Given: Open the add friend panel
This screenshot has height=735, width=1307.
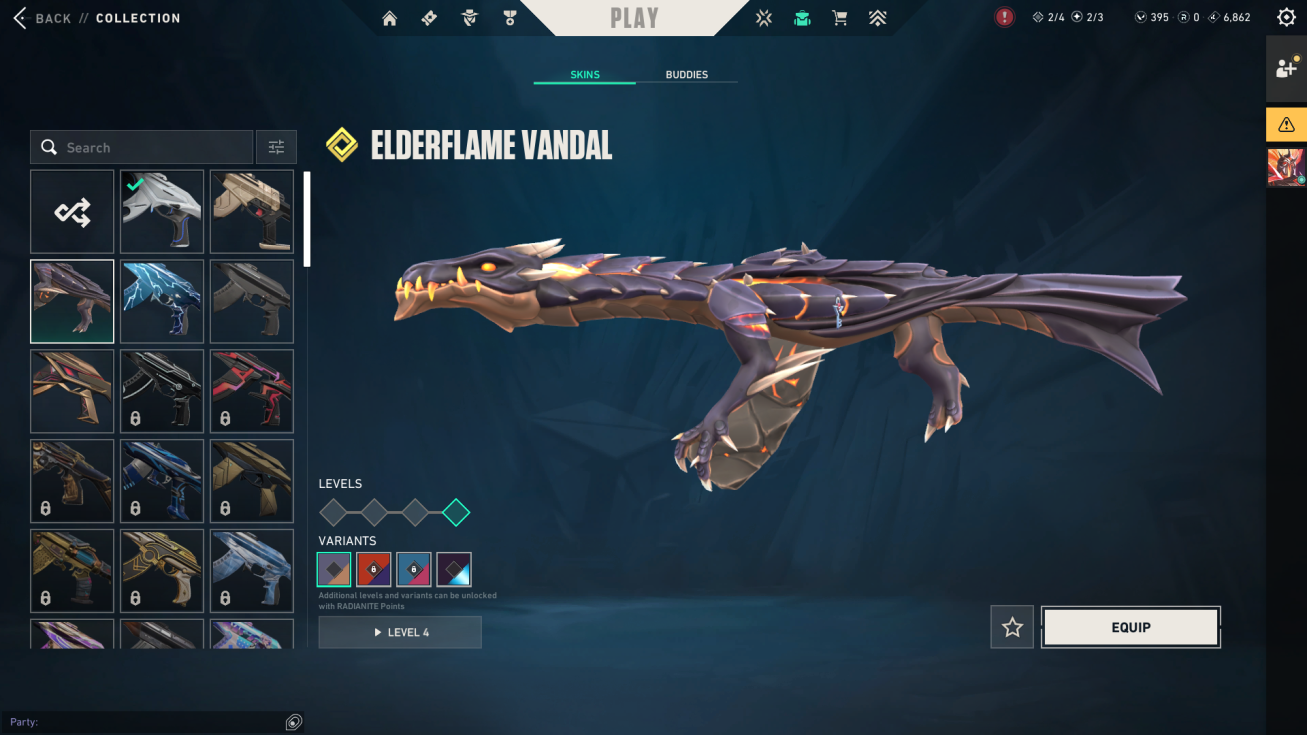Looking at the screenshot, I should click(1285, 69).
